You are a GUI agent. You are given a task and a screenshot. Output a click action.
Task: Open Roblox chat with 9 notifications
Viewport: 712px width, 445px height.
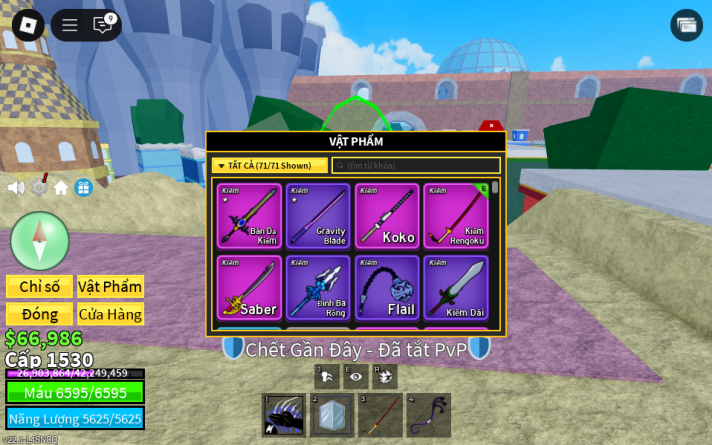click(x=103, y=25)
